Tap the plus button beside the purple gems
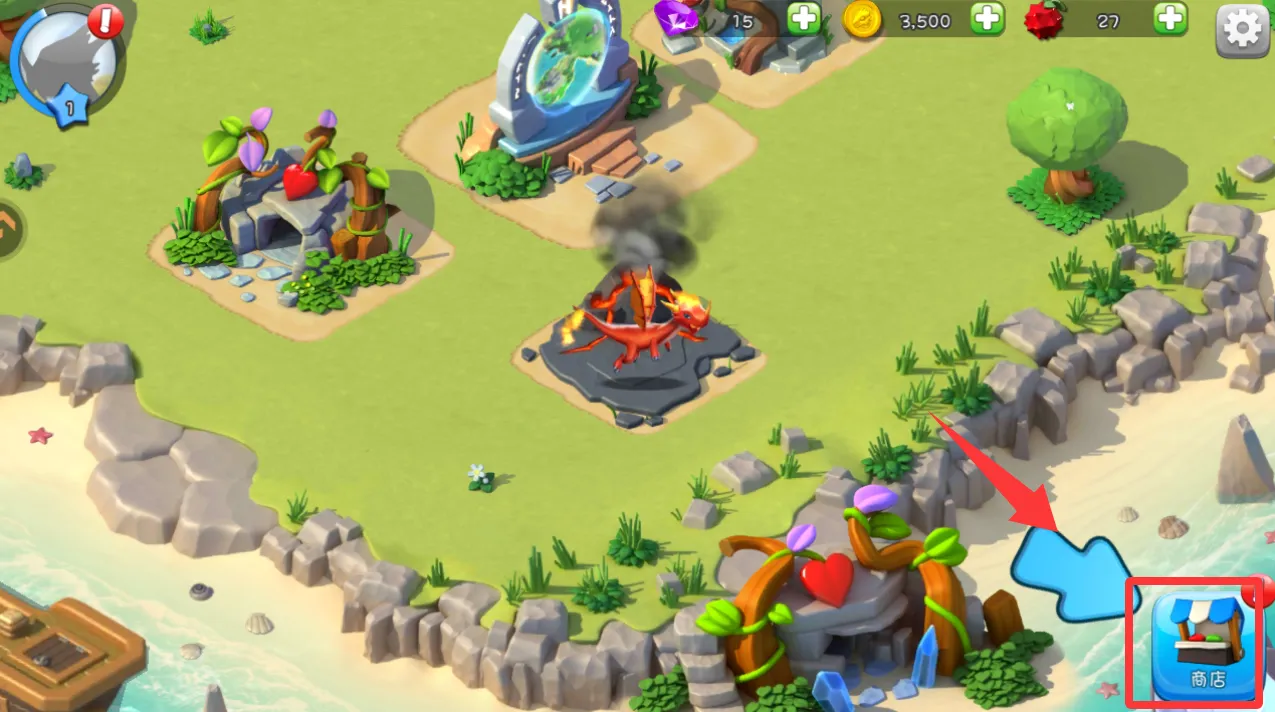Viewport: 1275px width, 712px height. coord(803,19)
